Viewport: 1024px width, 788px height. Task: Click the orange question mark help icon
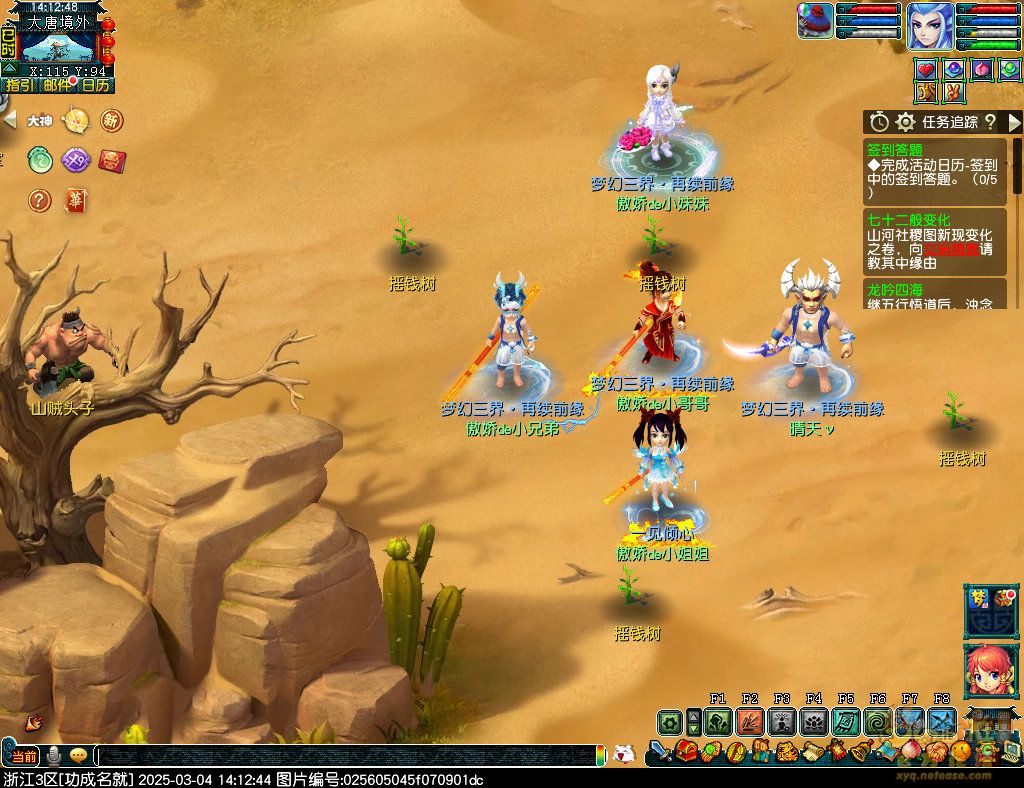40,200
